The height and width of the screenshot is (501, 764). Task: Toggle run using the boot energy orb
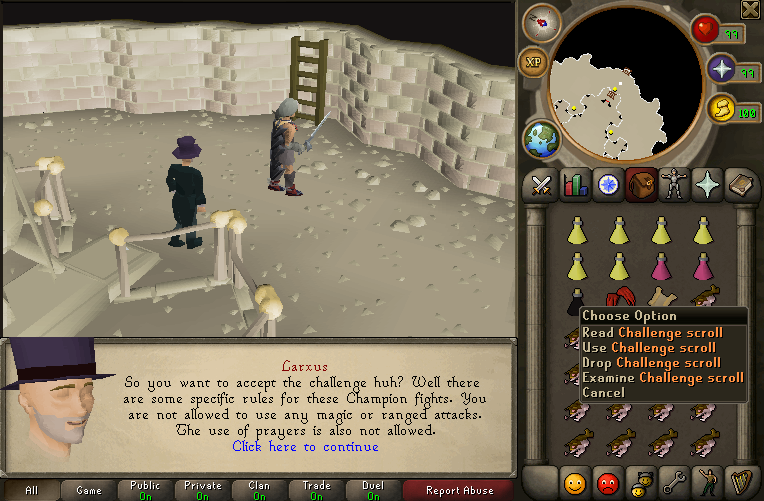click(720, 110)
